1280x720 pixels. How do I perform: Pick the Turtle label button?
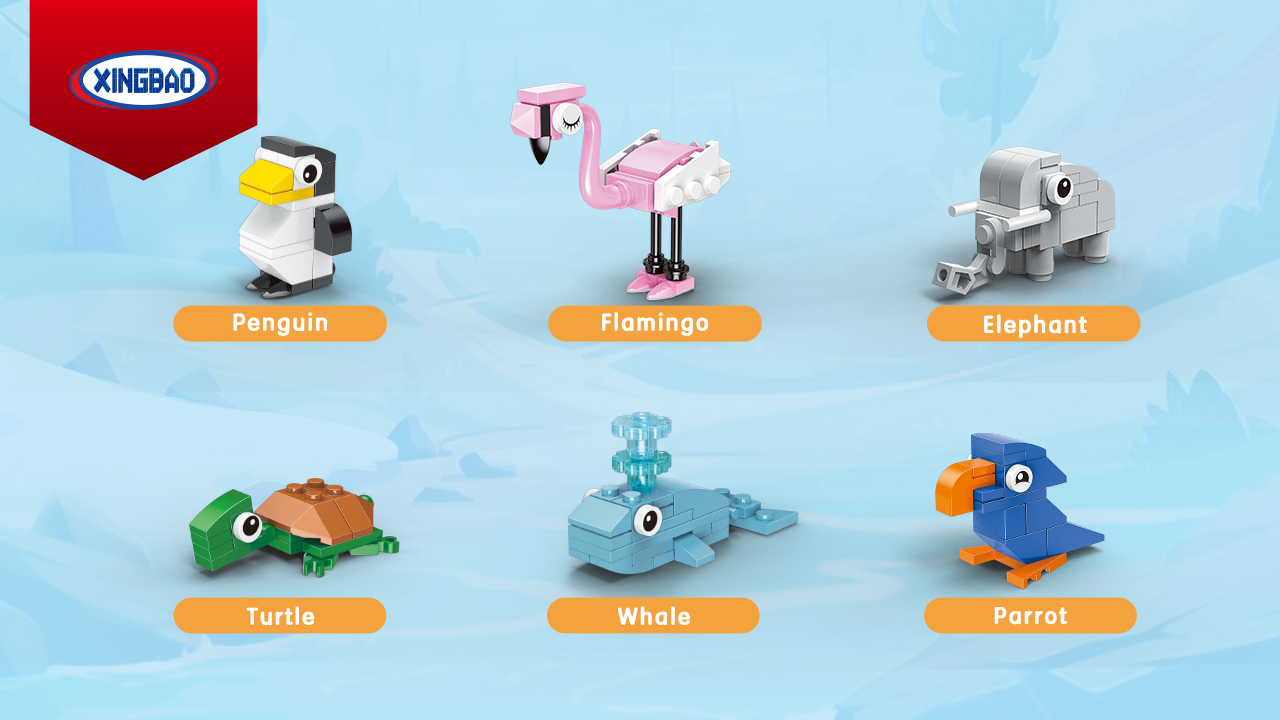pyautogui.click(x=280, y=616)
